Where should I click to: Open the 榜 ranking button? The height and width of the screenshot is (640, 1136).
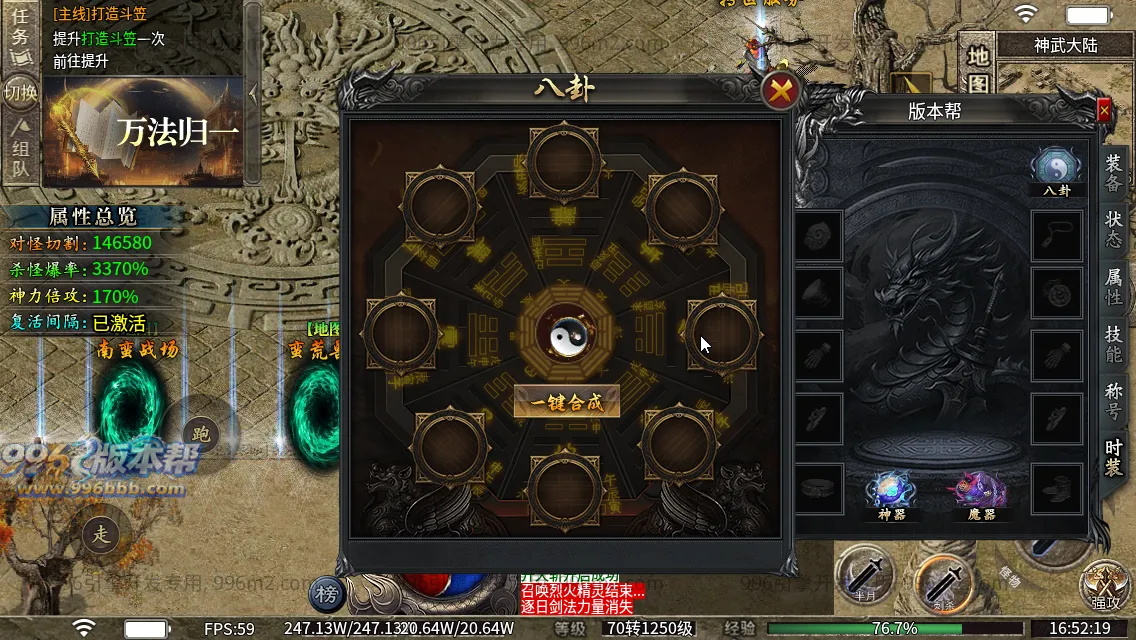(326, 594)
